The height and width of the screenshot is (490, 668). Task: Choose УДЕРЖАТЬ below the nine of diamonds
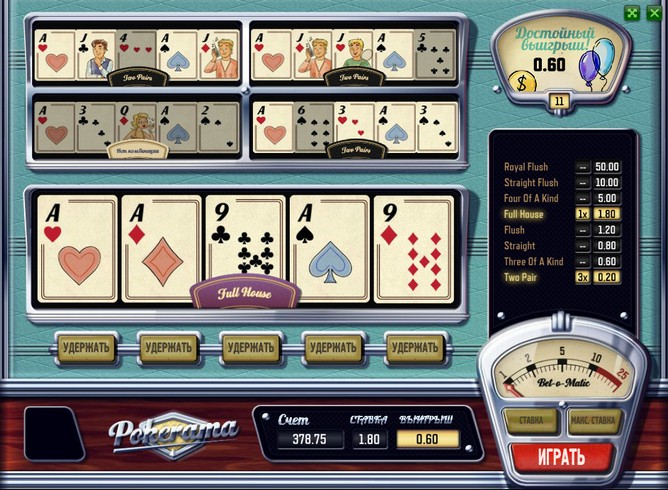tap(415, 348)
